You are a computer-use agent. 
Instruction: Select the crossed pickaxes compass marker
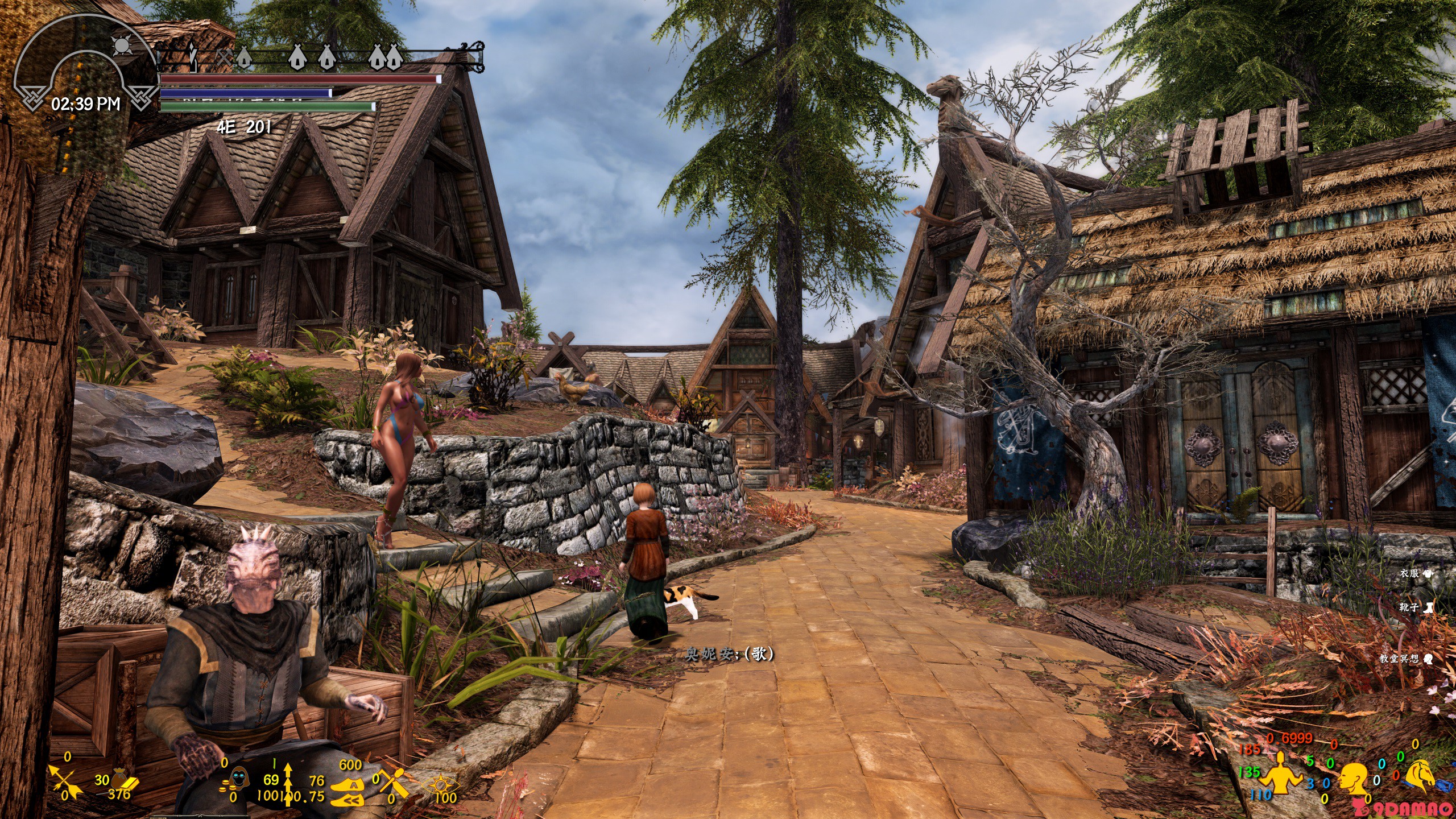click(225, 56)
